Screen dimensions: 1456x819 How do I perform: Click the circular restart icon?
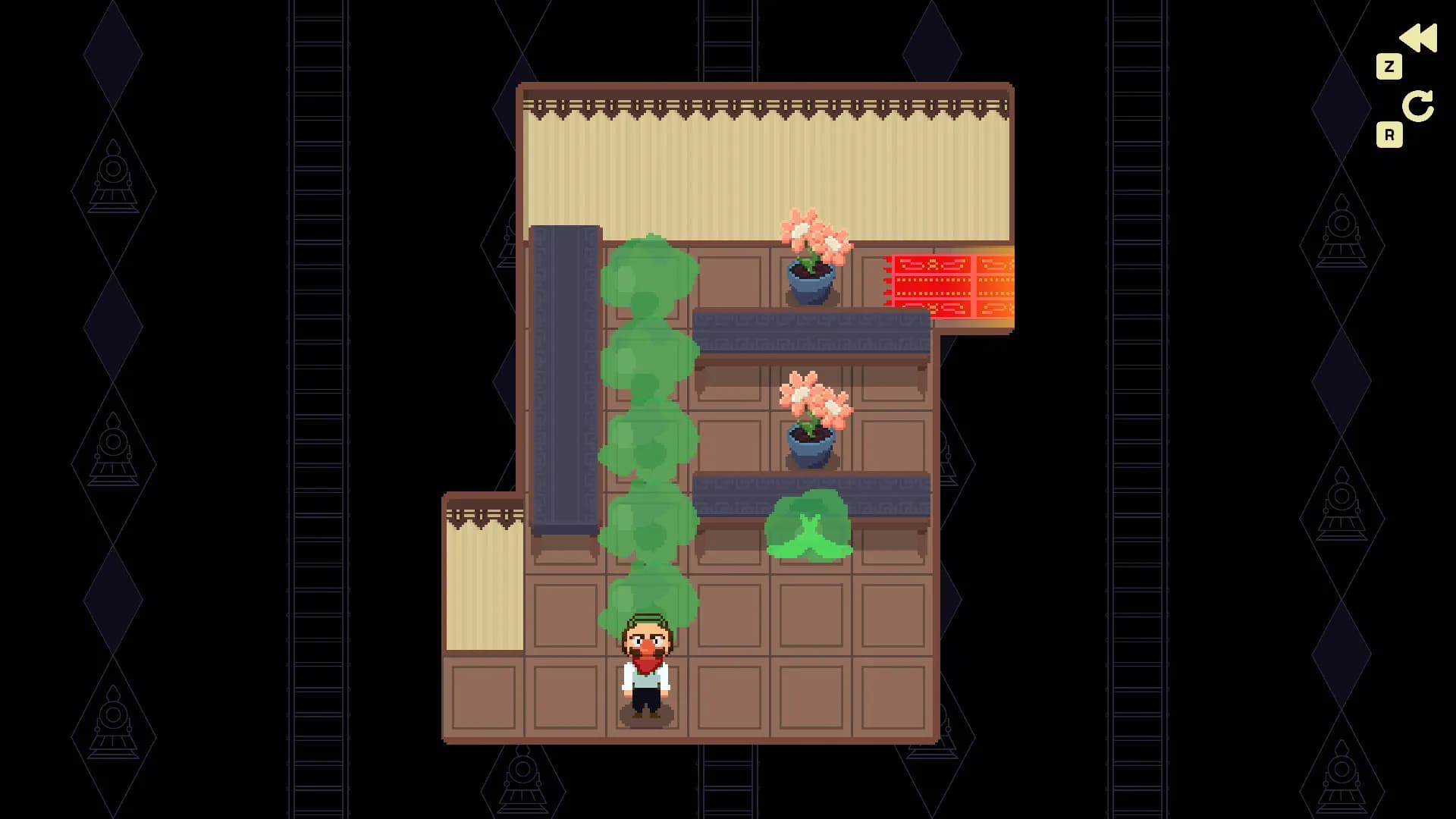[1420, 105]
